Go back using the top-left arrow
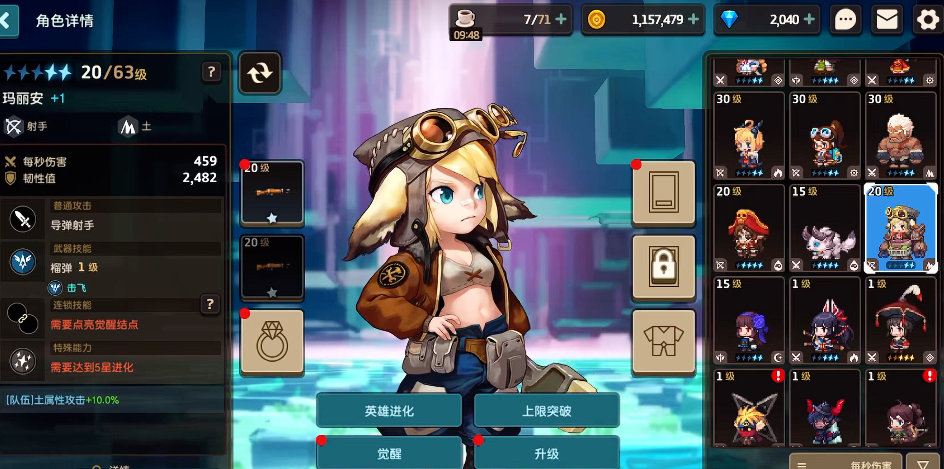This screenshot has height=469, width=944. (11, 19)
